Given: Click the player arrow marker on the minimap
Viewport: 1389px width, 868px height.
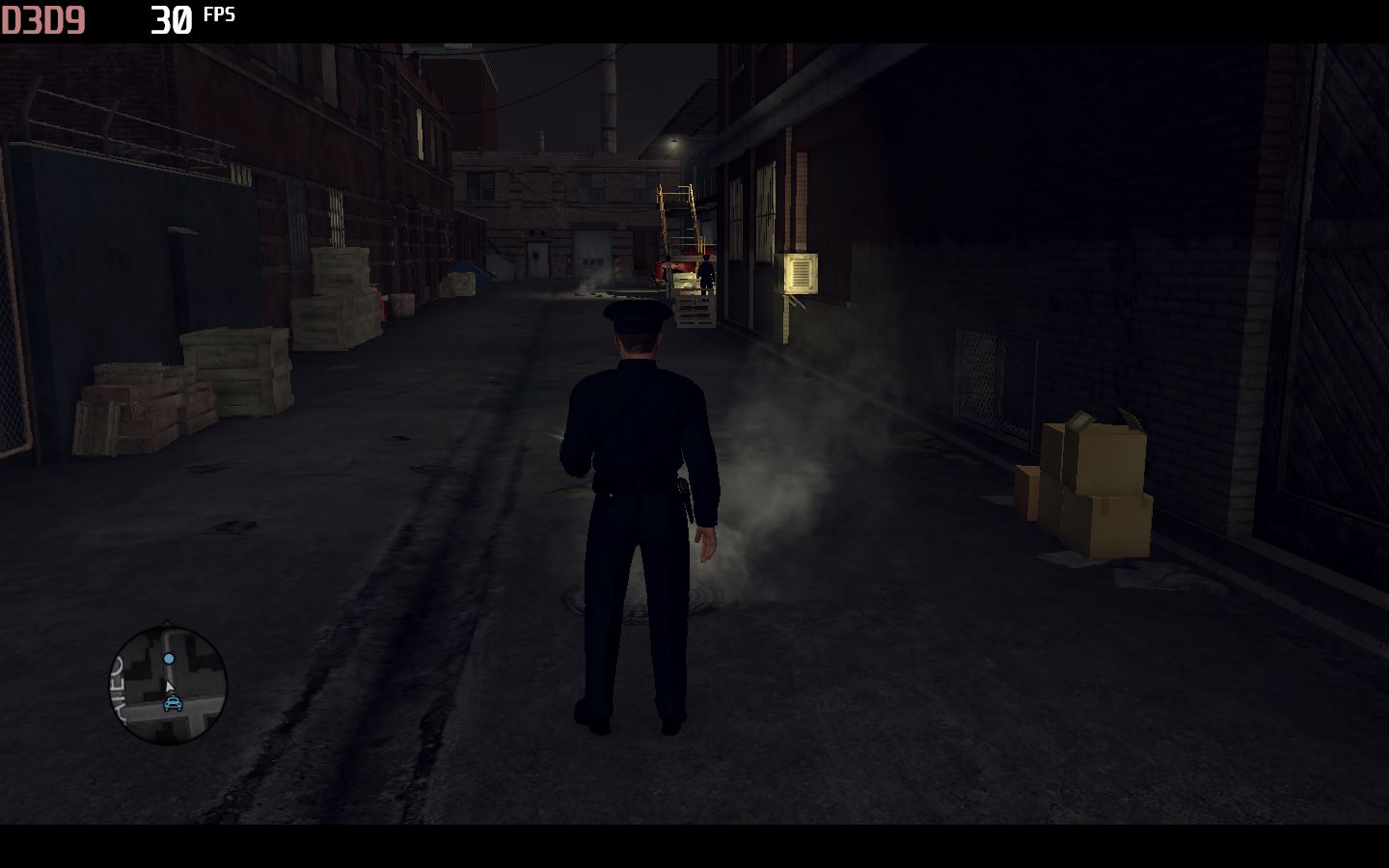Looking at the screenshot, I should pyautogui.click(x=170, y=687).
